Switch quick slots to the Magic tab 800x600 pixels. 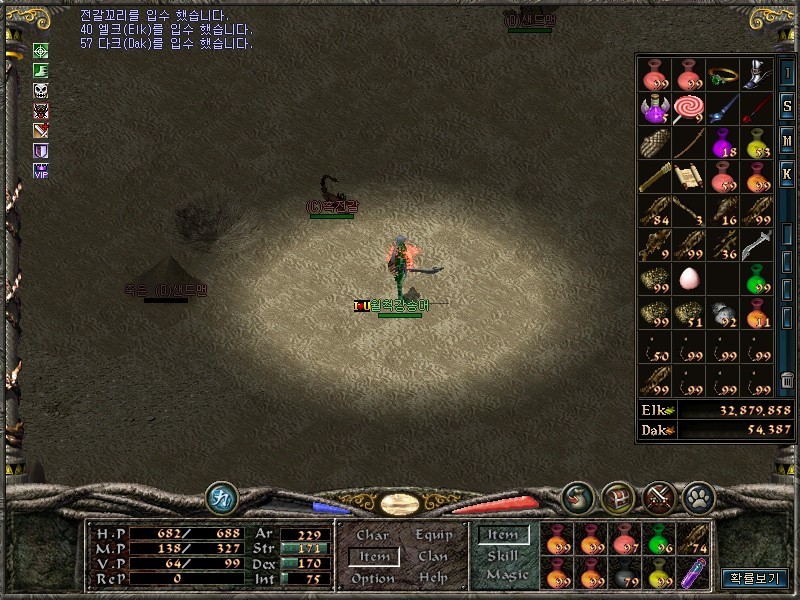(x=505, y=575)
